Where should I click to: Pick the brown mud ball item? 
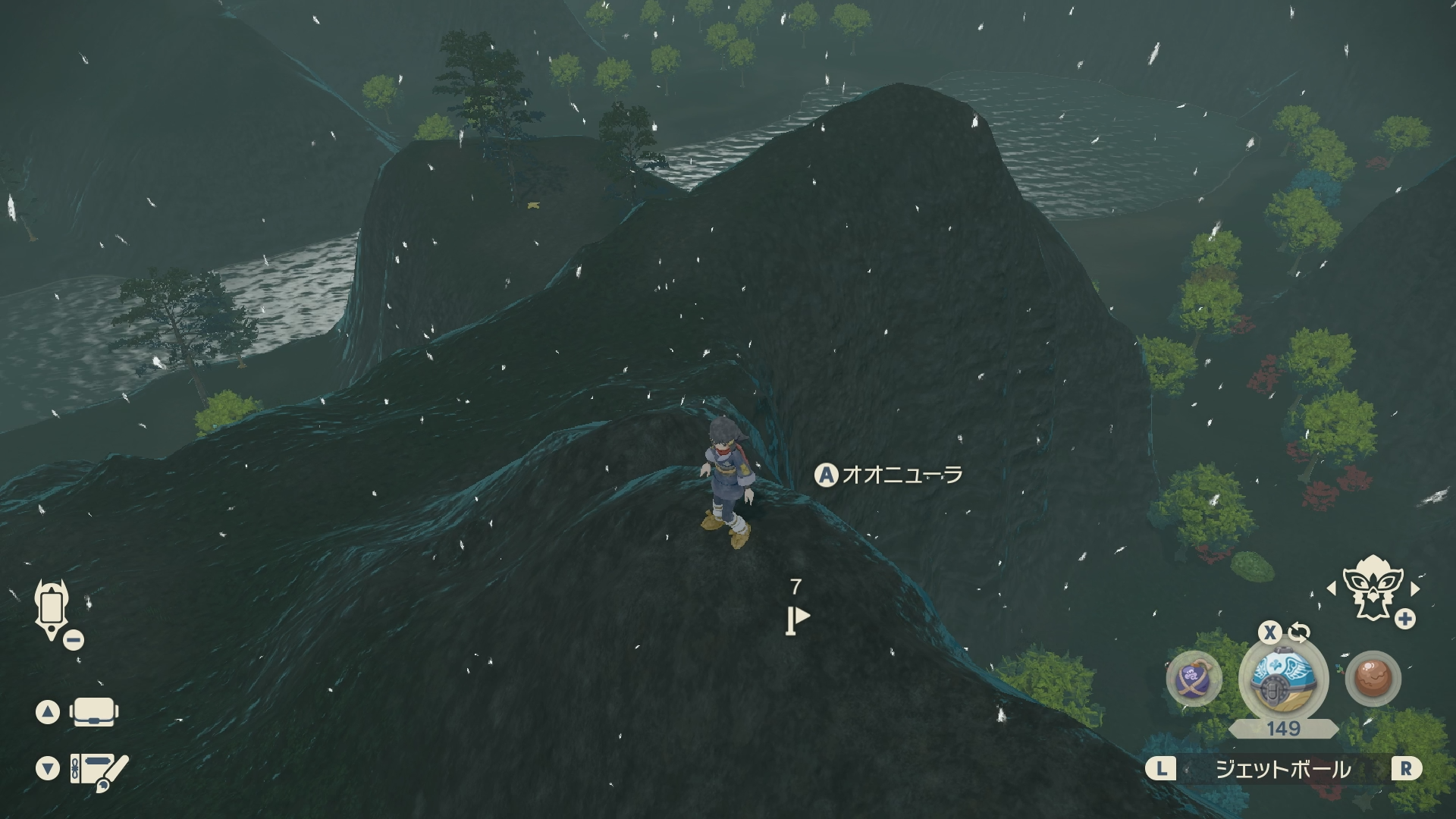(1373, 678)
